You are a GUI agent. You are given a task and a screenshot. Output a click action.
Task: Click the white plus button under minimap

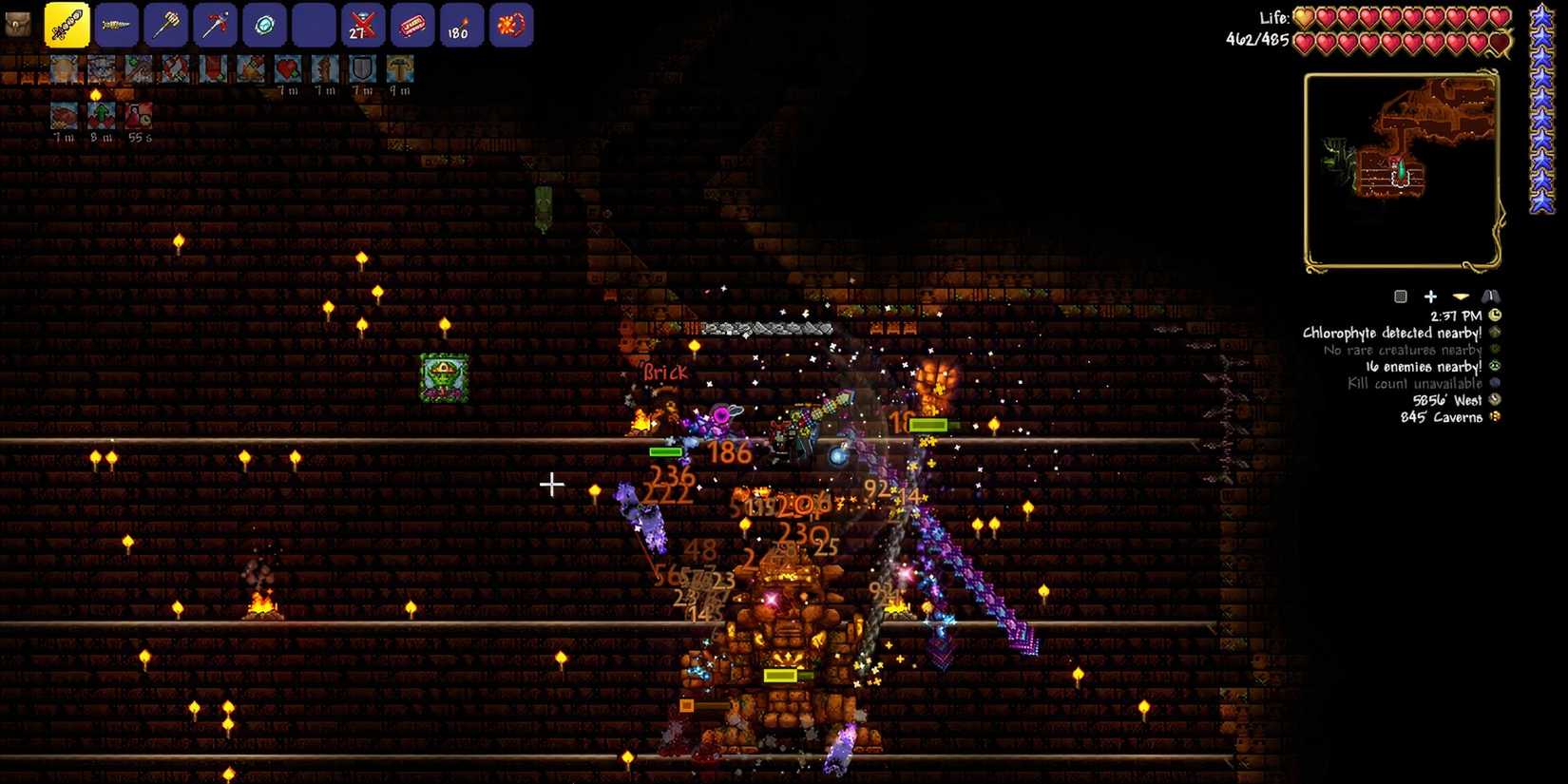coord(1430,296)
